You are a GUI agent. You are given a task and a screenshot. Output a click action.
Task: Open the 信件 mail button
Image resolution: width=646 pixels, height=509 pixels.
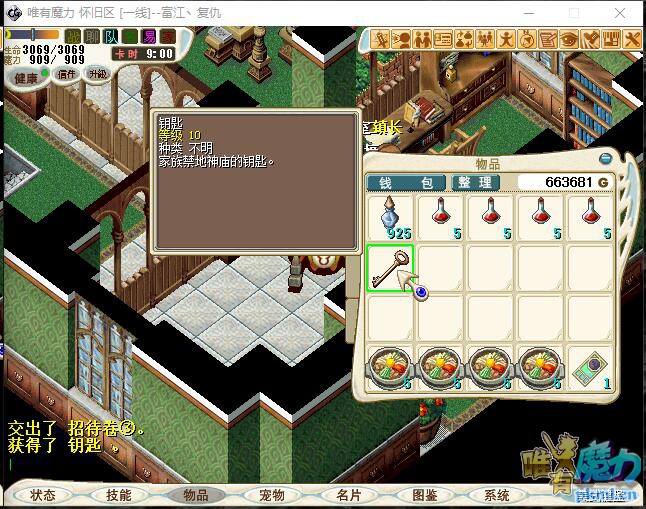coord(66,74)
